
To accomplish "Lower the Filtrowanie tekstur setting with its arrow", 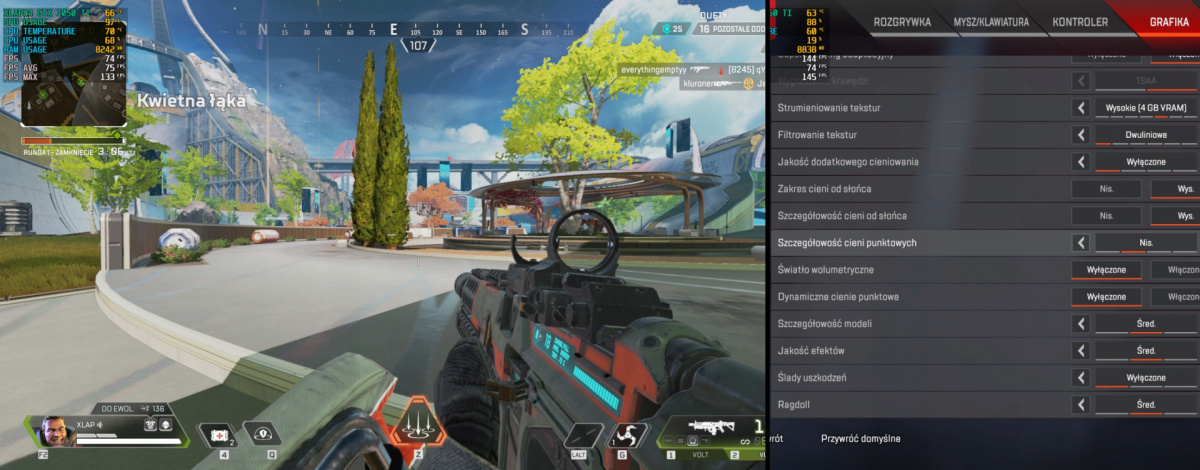I will 1081,134.
